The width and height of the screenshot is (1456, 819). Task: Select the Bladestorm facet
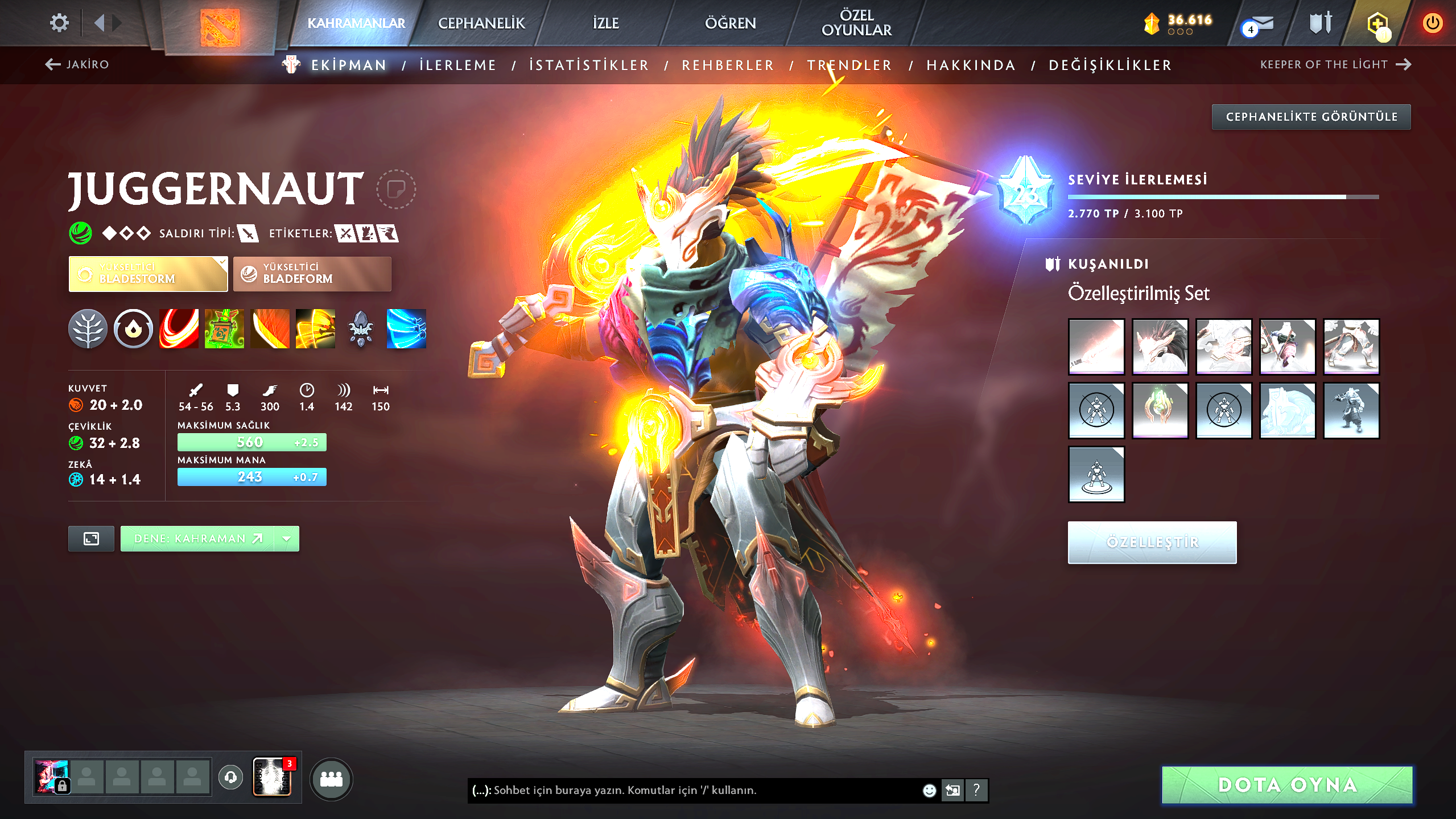[148, 274]
